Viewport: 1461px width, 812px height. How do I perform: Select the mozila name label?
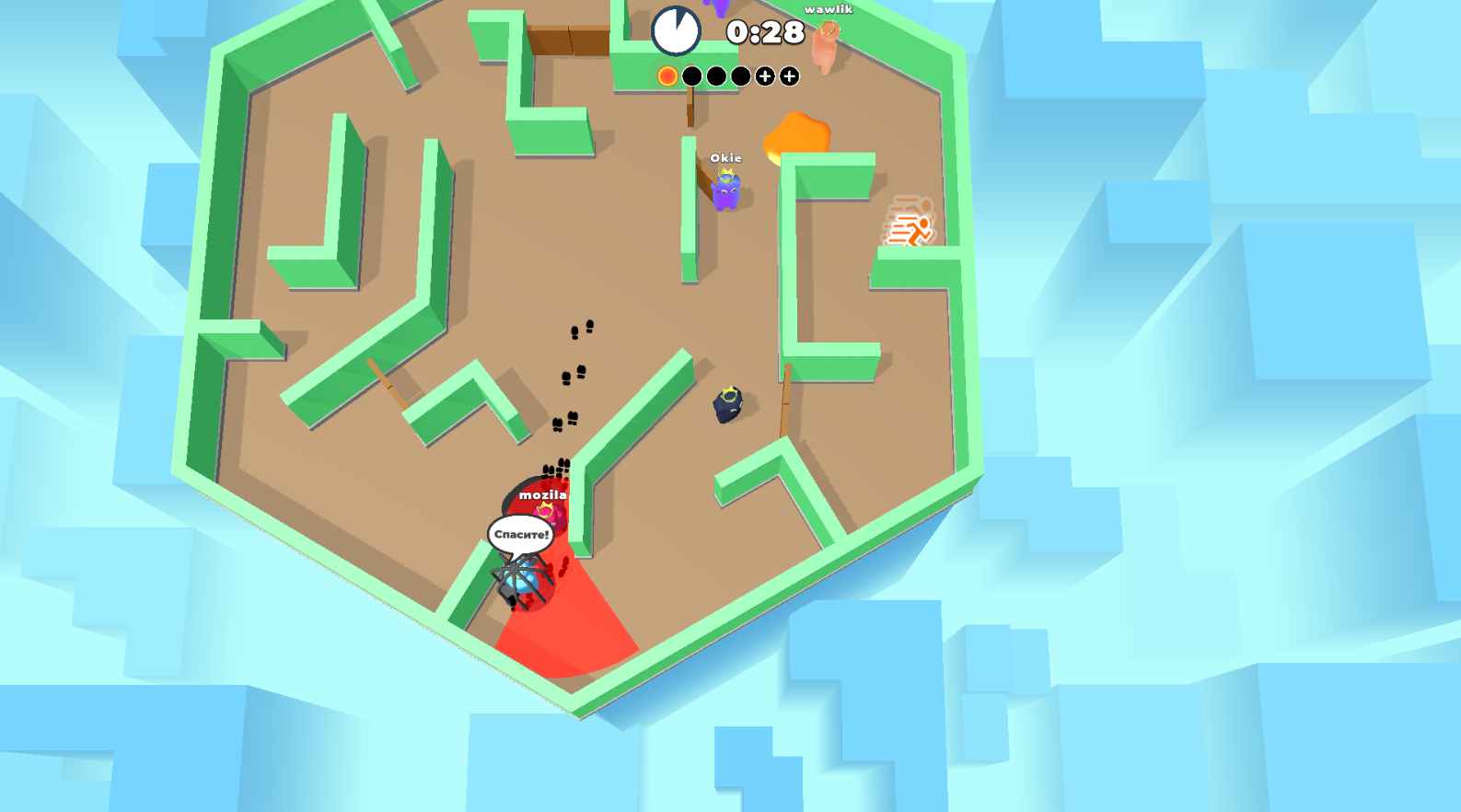point(544,494)
